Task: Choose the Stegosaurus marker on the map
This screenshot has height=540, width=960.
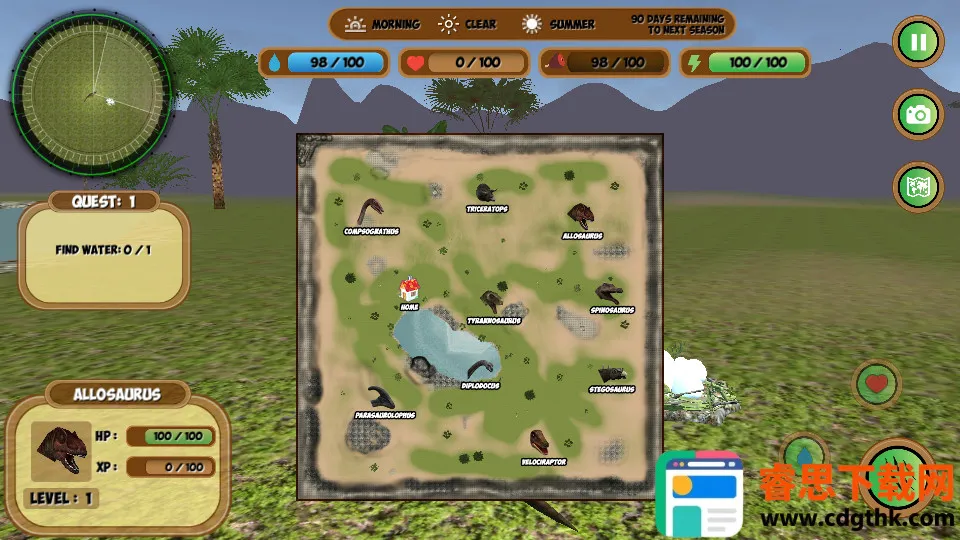Action: [611, 374]
